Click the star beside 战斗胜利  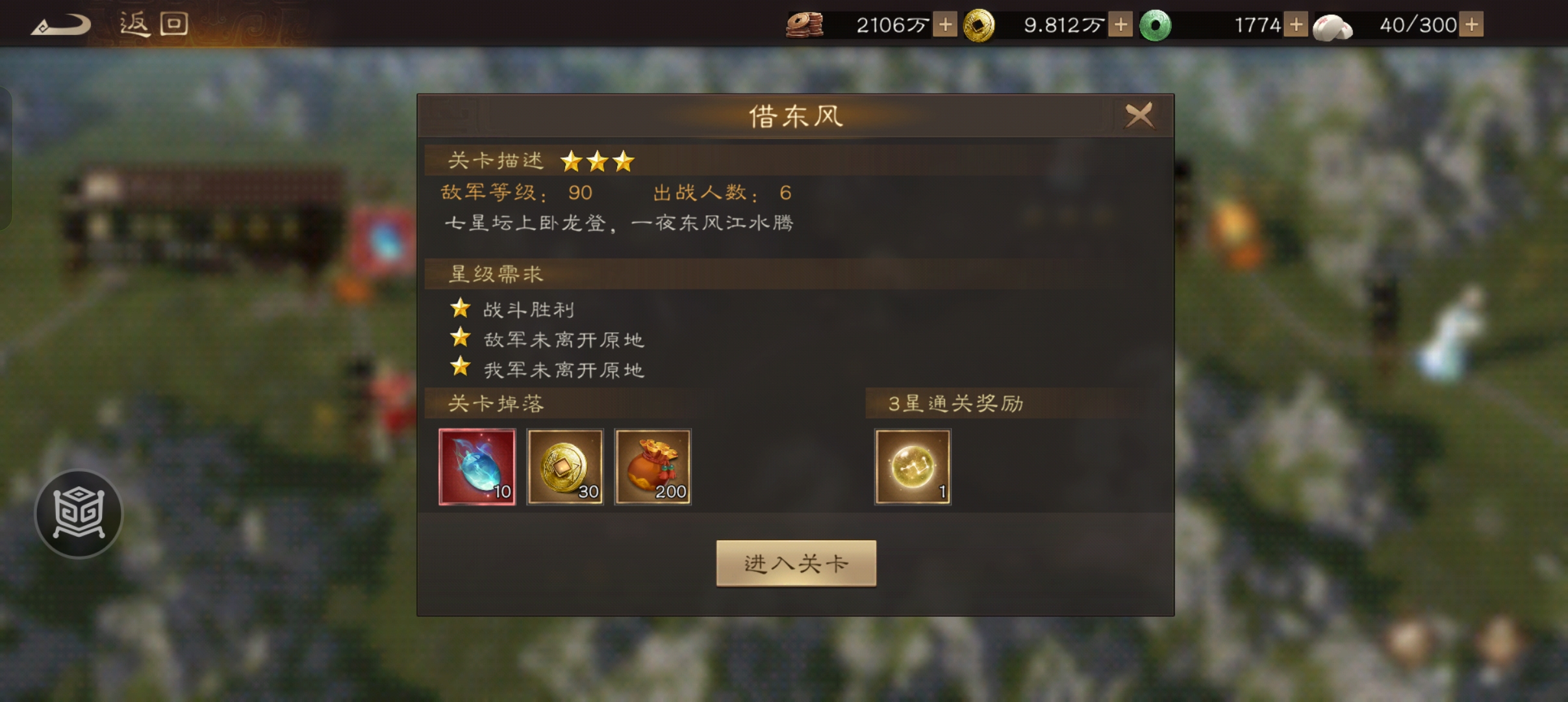(461, 309)
